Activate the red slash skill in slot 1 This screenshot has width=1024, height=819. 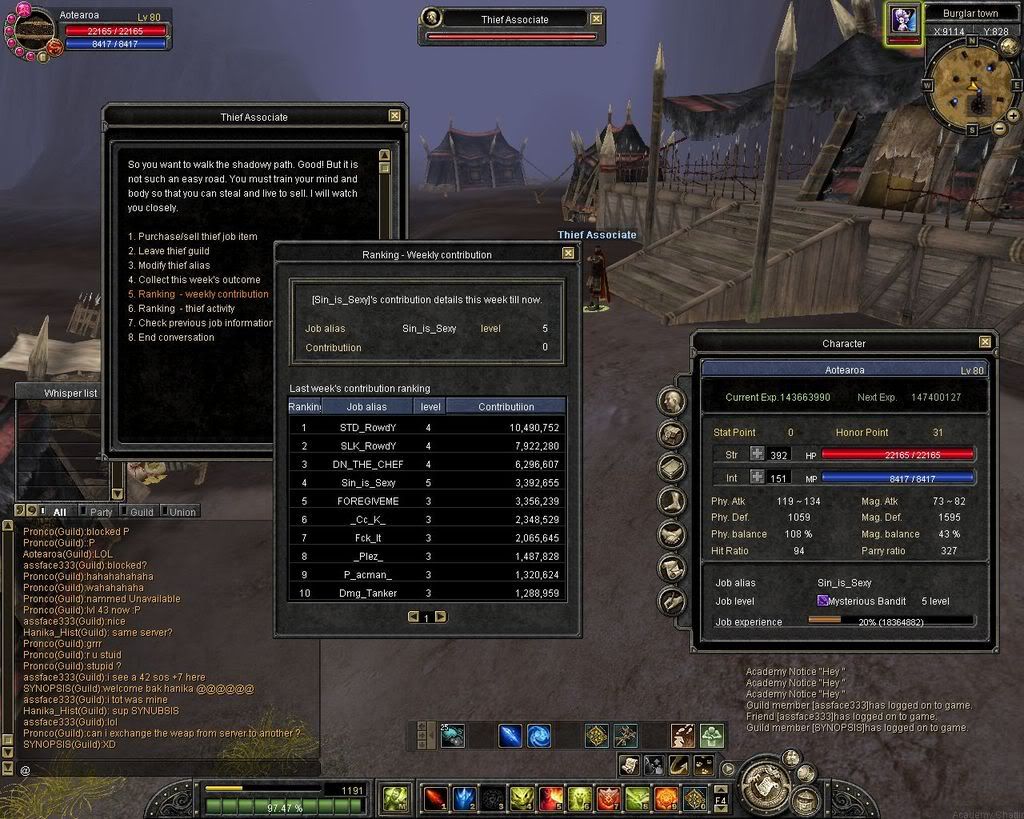[436, 798]
